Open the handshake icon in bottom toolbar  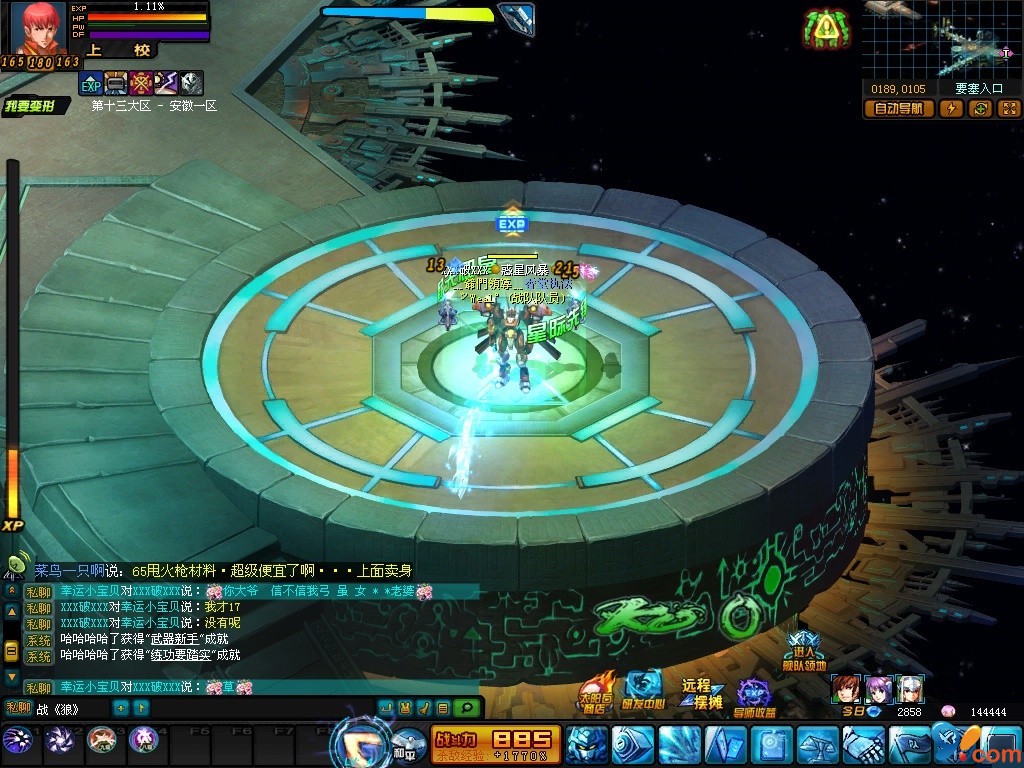[x=862, y=745]
